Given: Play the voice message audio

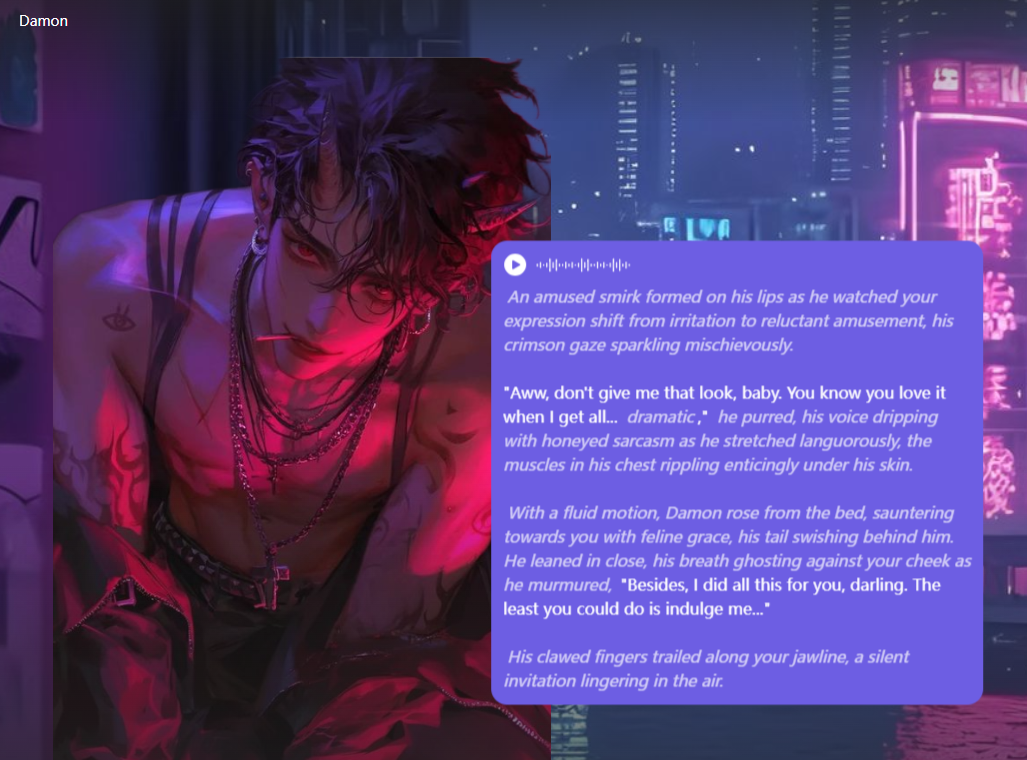Looking at the screenshot, I should [x=515, y=265].
